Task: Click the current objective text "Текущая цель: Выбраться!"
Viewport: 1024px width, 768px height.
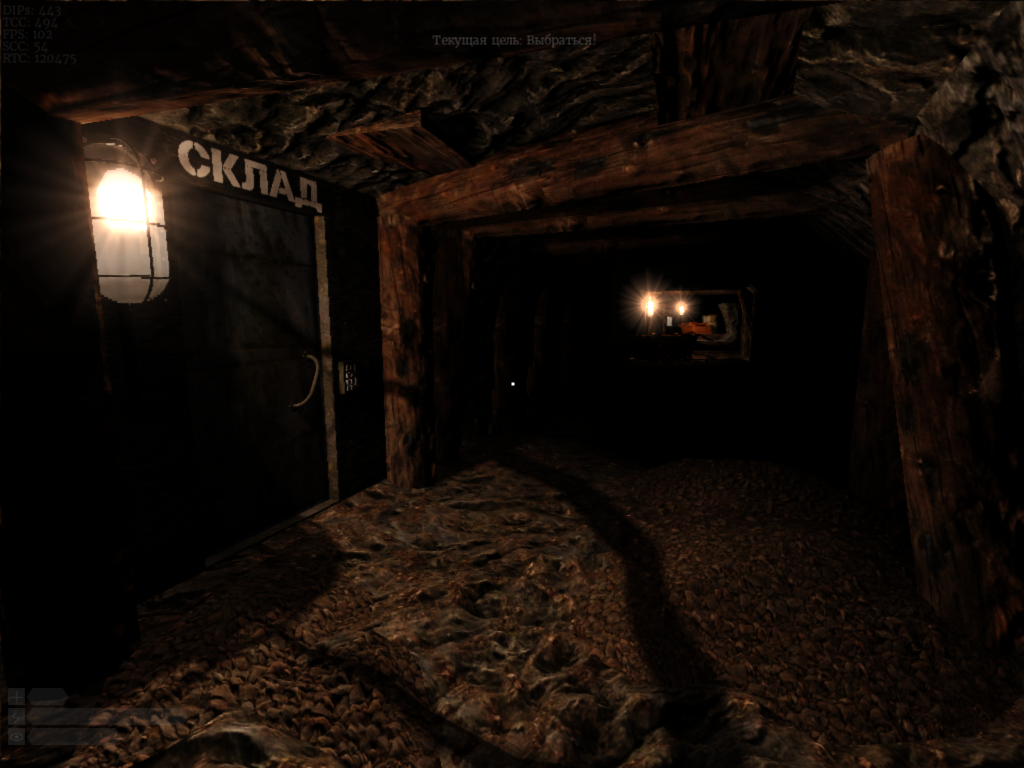Action: click(x=514, y=40)
